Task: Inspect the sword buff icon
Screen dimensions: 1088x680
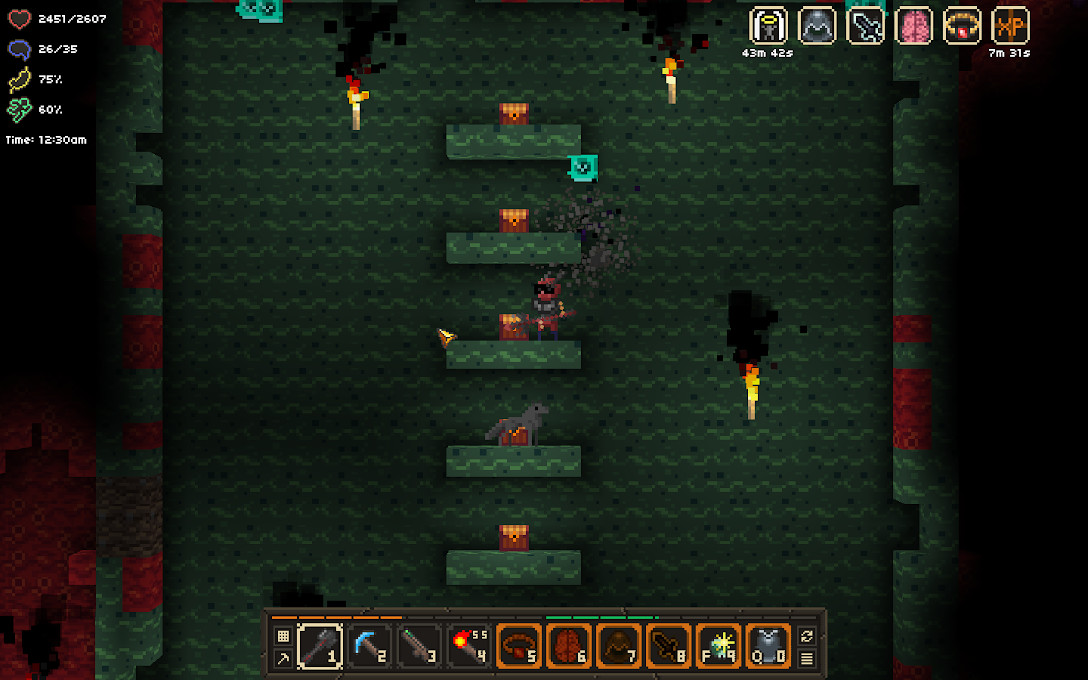Action: pos(865,26)
